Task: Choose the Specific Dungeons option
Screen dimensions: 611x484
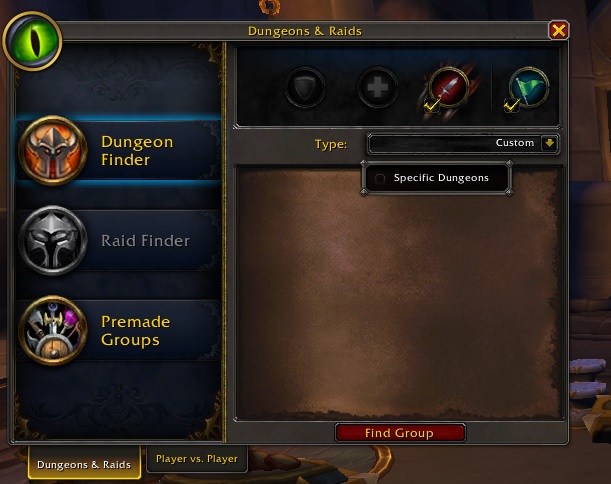Action: [x=436, y=178]
